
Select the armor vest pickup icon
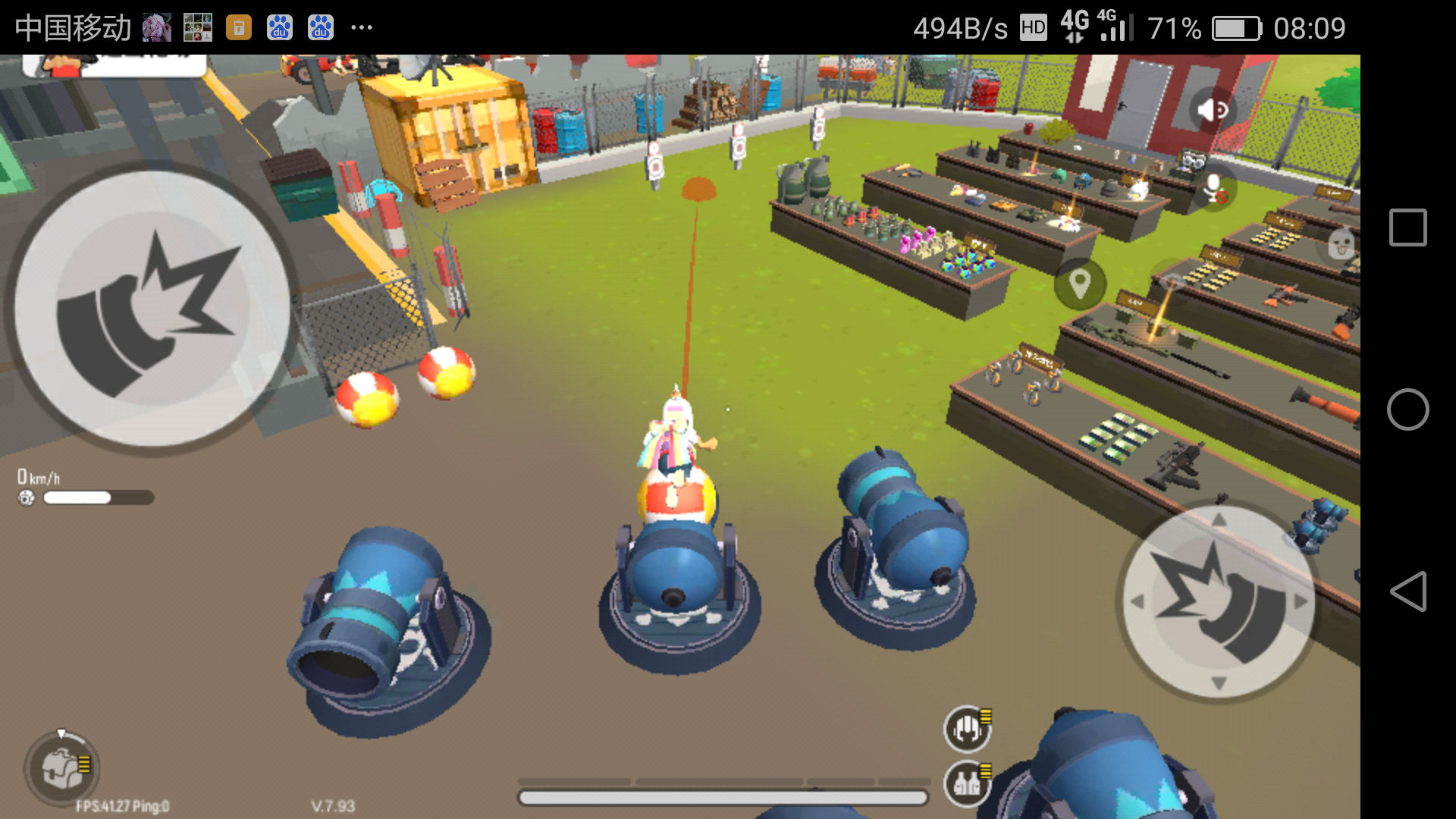(x=965, y=783)
